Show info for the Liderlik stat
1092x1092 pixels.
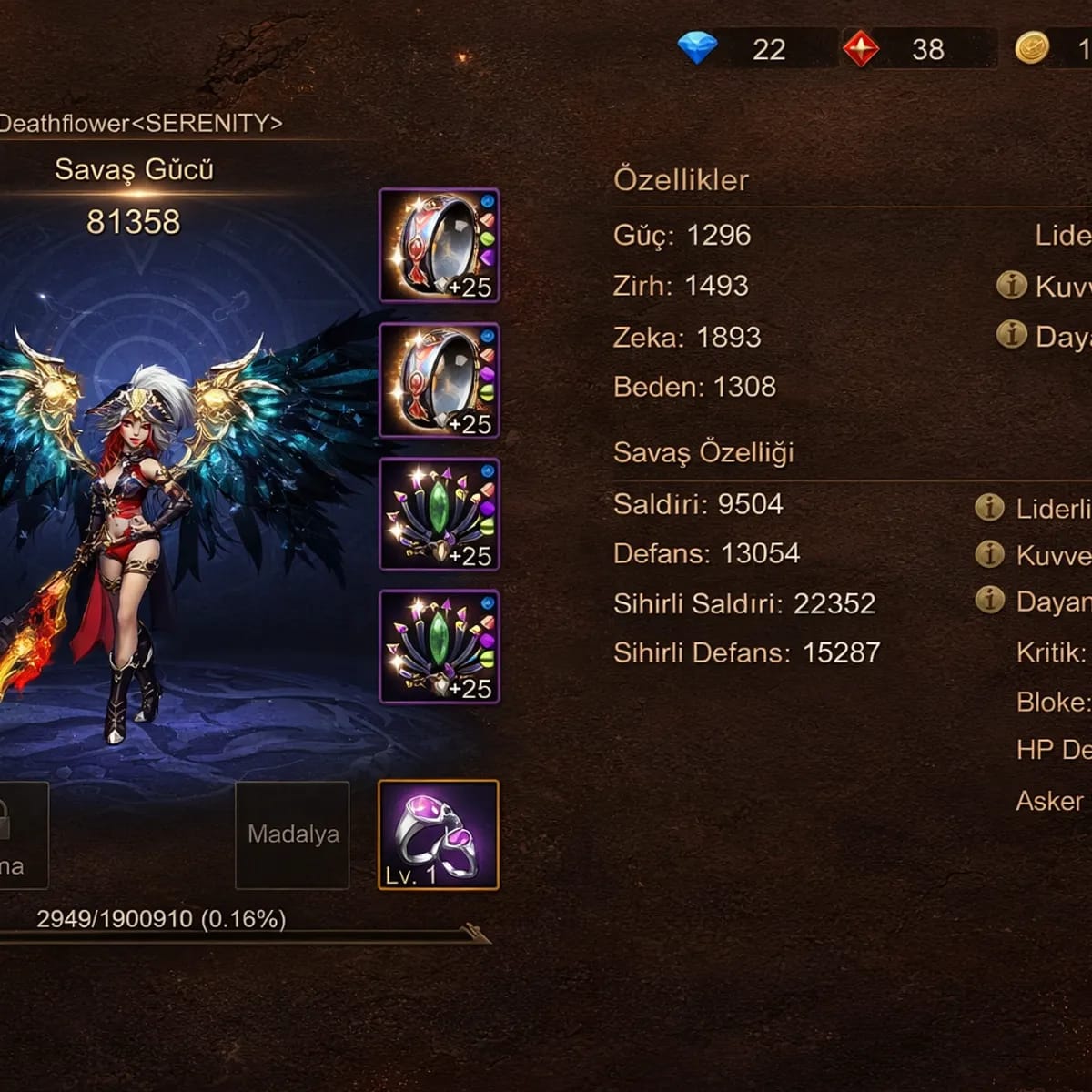click(x=989, y=508)
